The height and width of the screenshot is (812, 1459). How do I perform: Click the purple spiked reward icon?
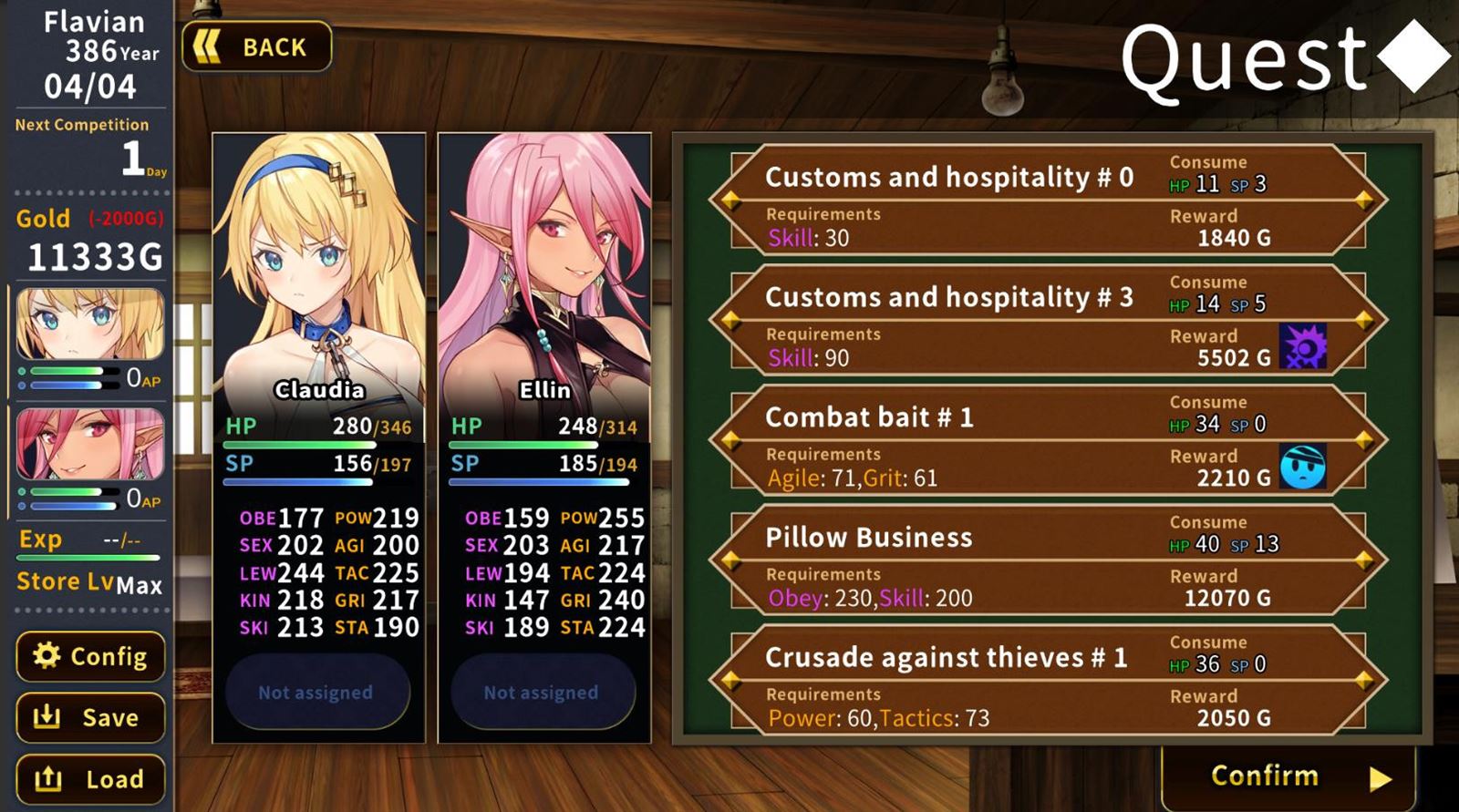click(x=1302, y=346)
